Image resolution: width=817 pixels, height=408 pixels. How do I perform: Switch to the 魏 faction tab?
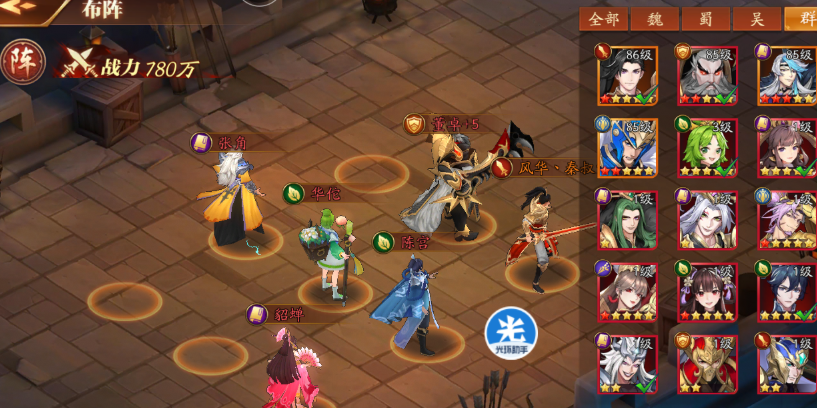(657, 19)
